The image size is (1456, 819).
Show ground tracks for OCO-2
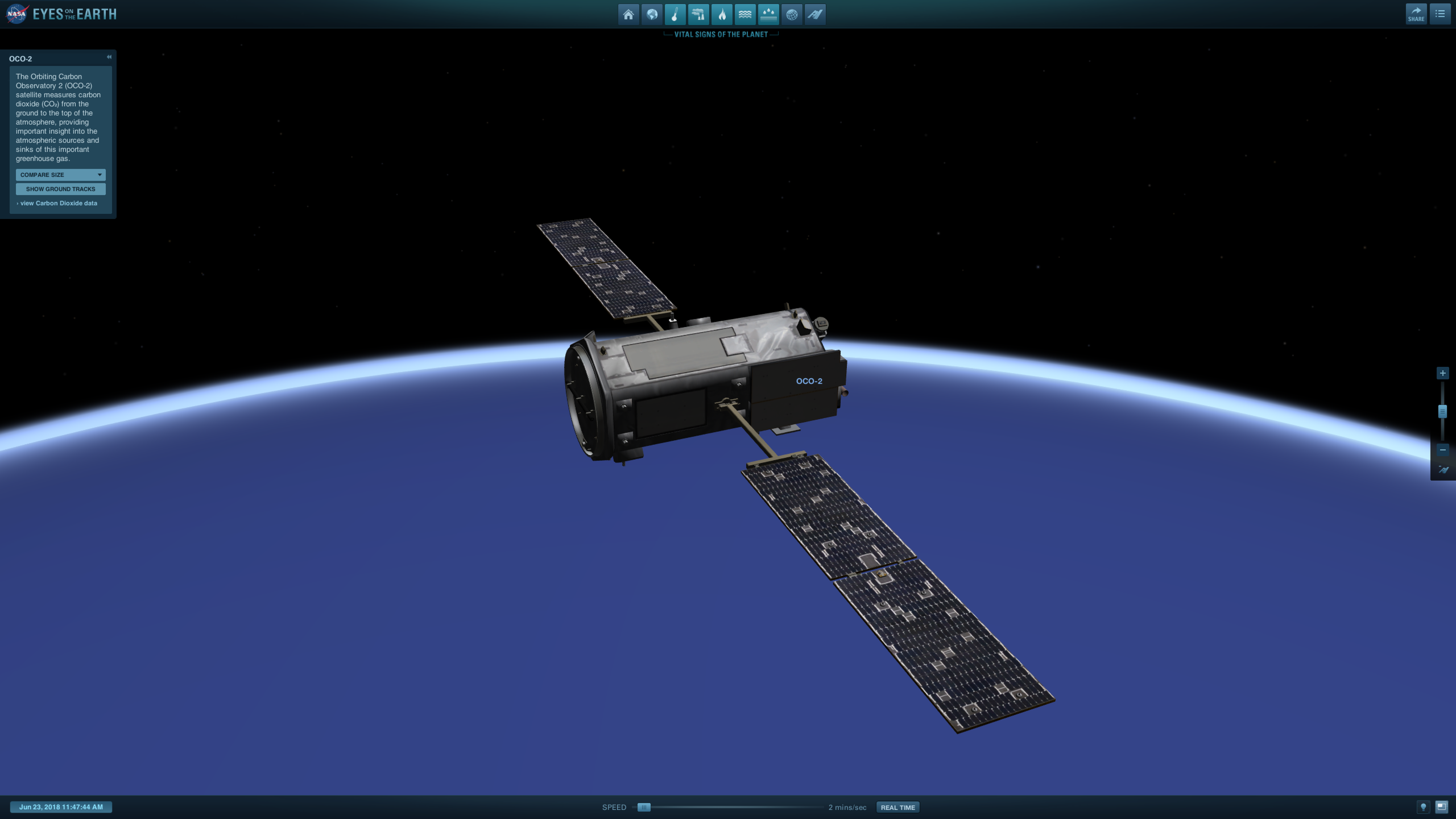point(61,189)
